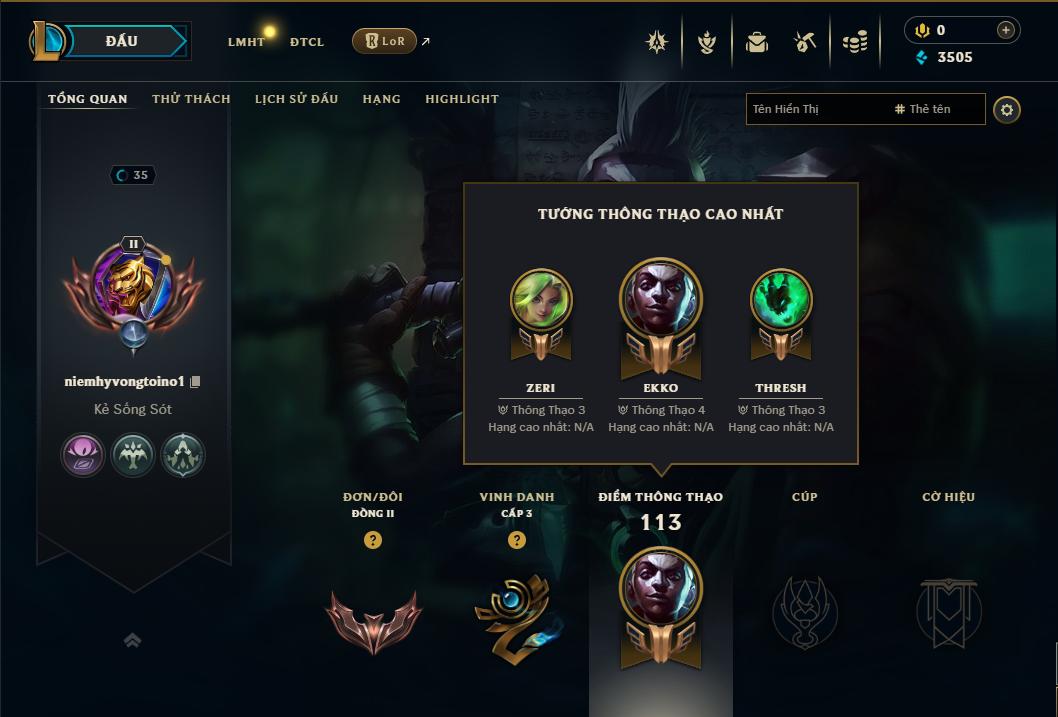Select the Tổng Quan tab
The image size is (1058, 717).
coord(88,99)
